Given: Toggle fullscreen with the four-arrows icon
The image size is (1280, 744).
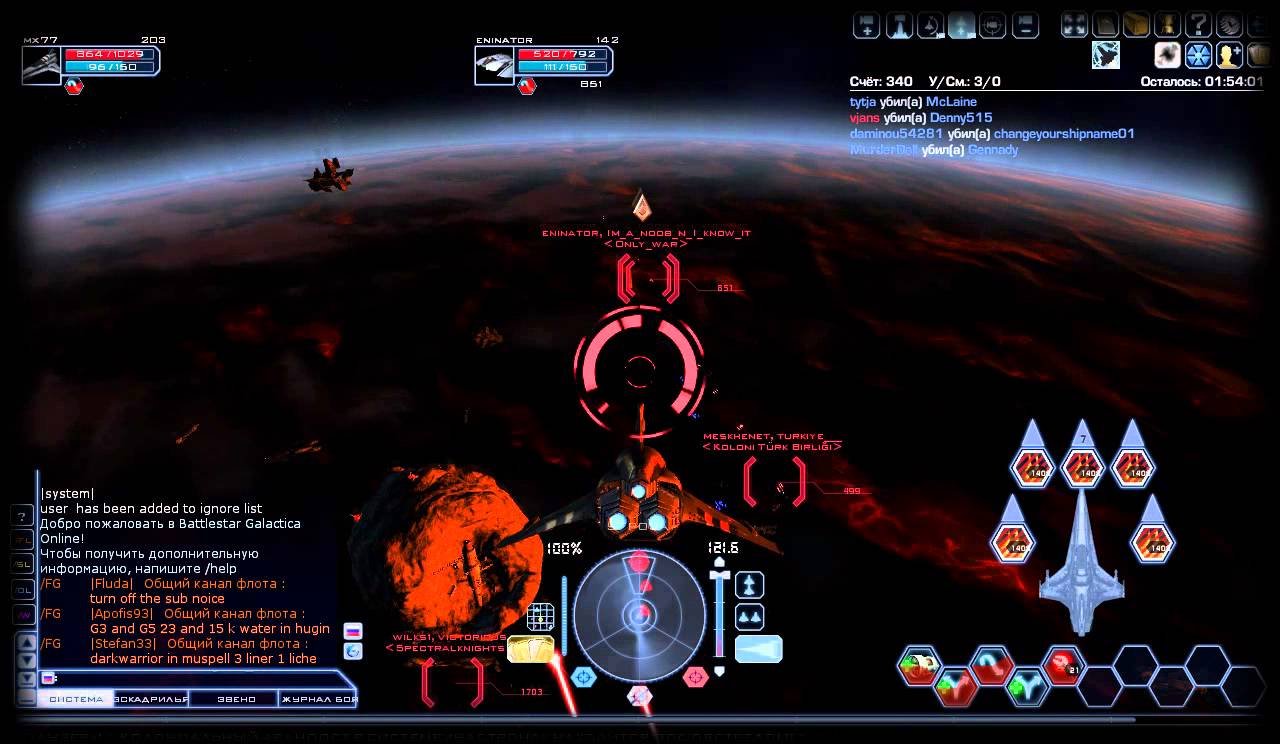Looking at the screenshot, I should 1074,24.
